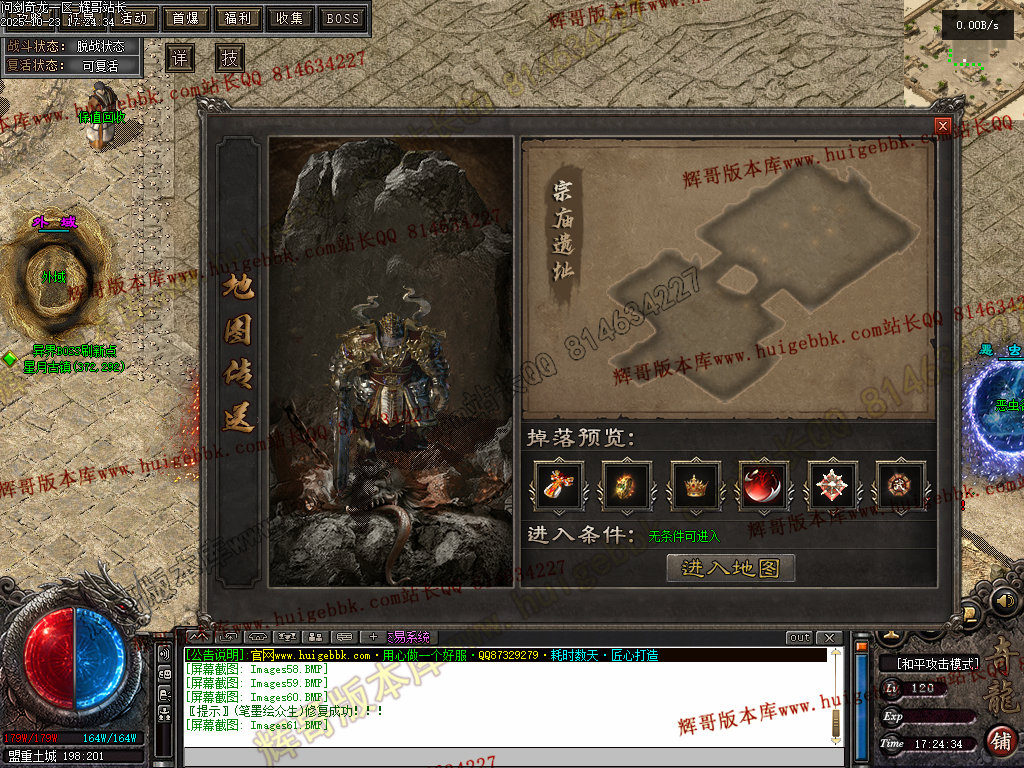Screen dimensions: 1024x768
Task: Inspect the golden ring drop preview
Action: pyautogui.click(x=625, y=487)
